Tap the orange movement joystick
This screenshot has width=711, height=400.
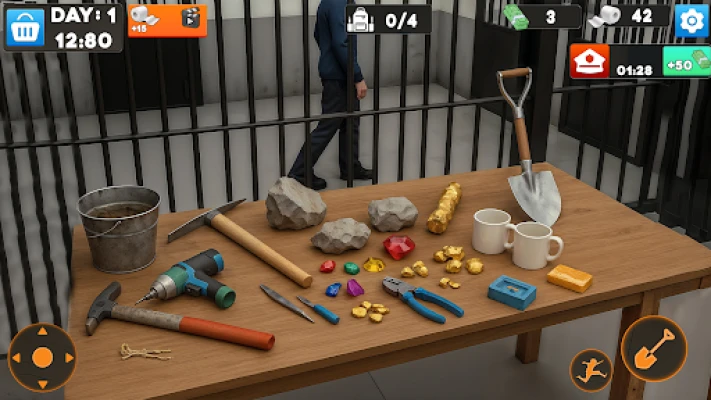[x=42, y=357]
